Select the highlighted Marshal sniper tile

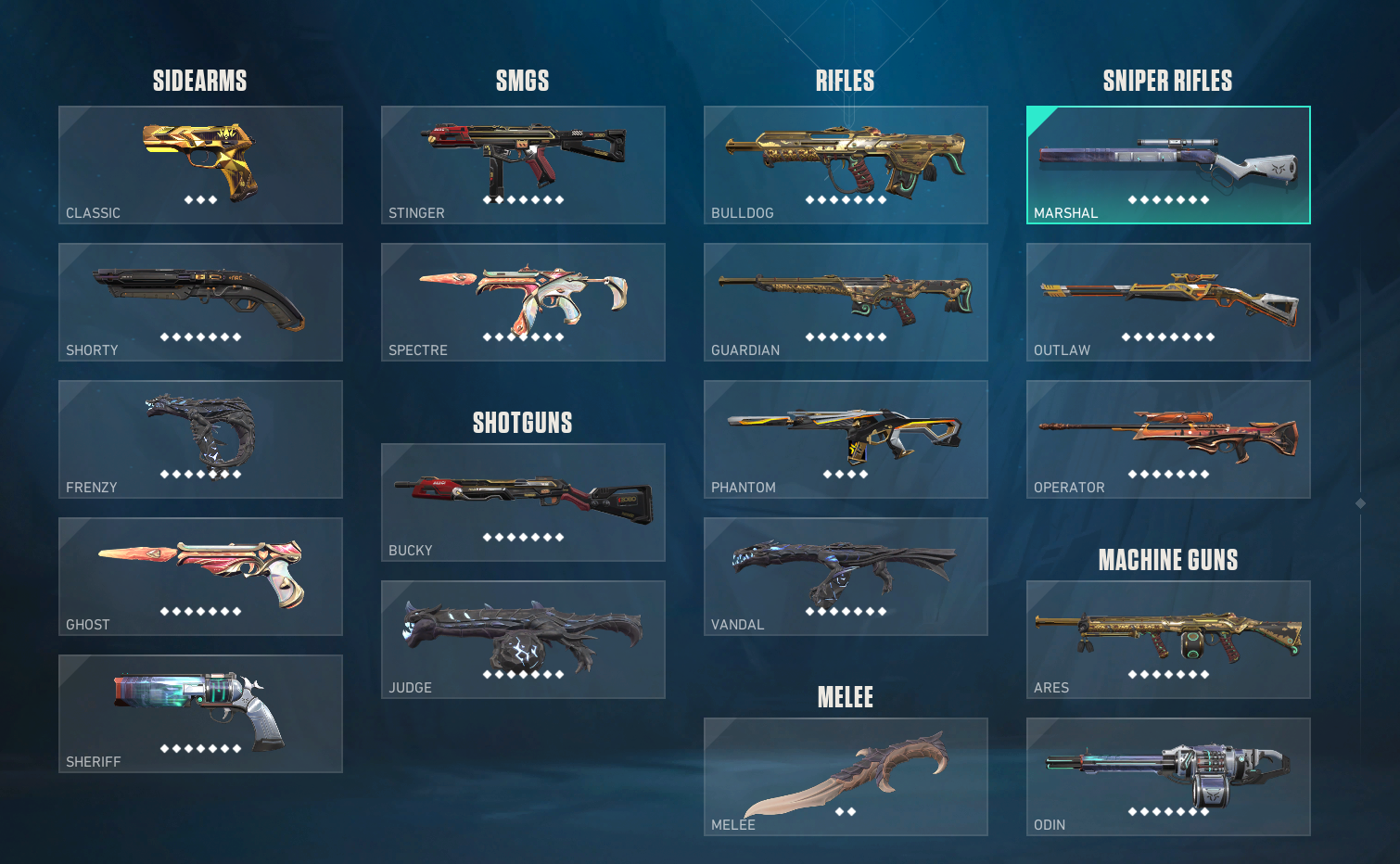(1168, 165)
